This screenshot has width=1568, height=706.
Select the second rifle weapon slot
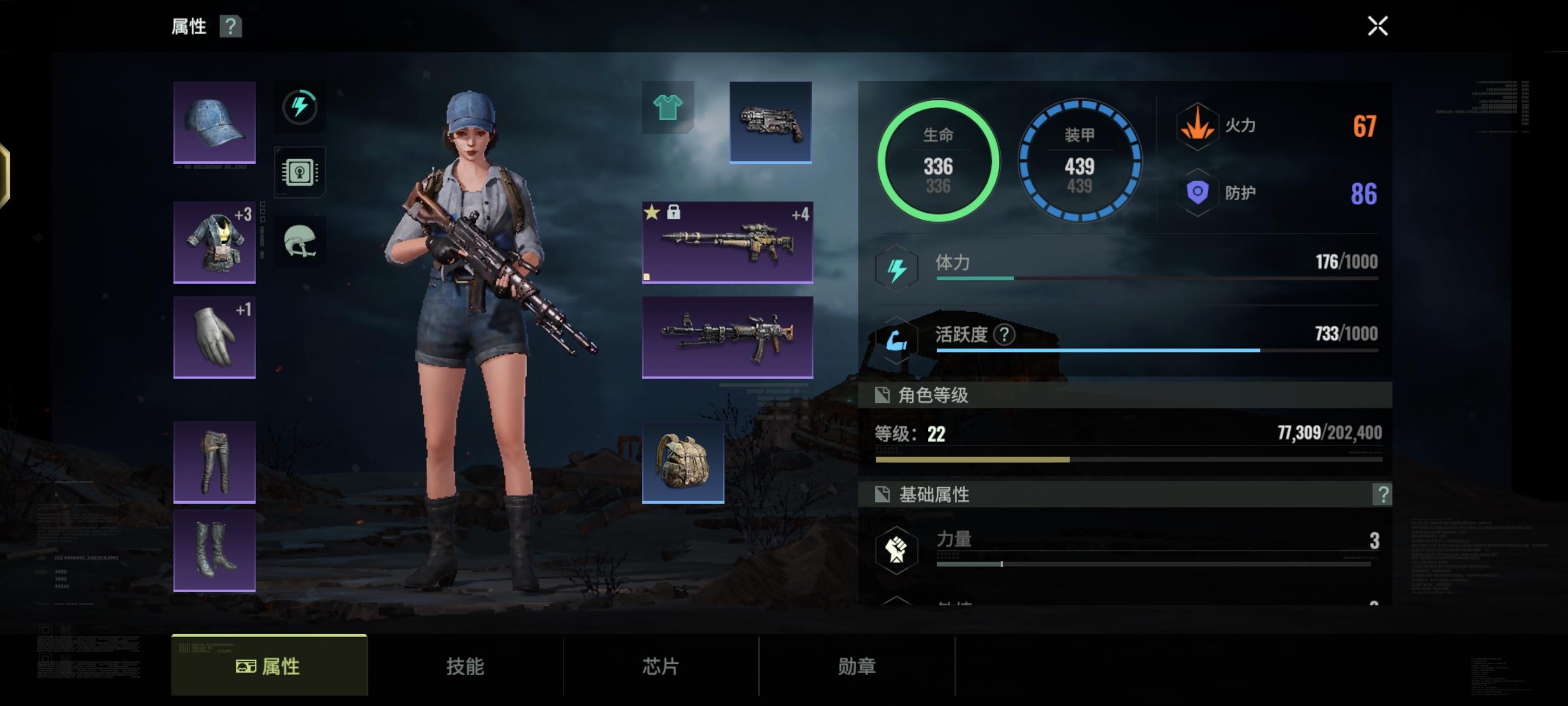point(727,337)
